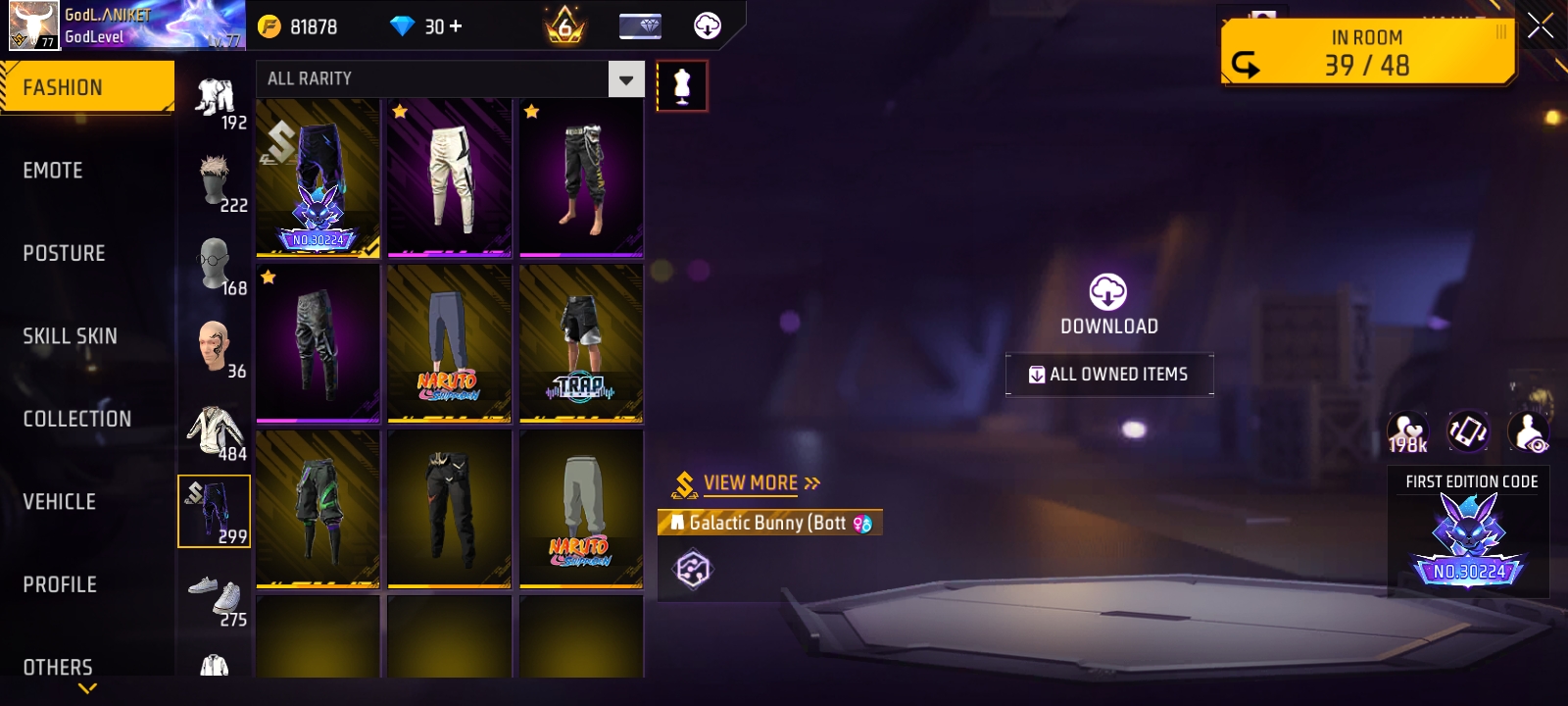Click the diamond membership card icon

[643, 26]
